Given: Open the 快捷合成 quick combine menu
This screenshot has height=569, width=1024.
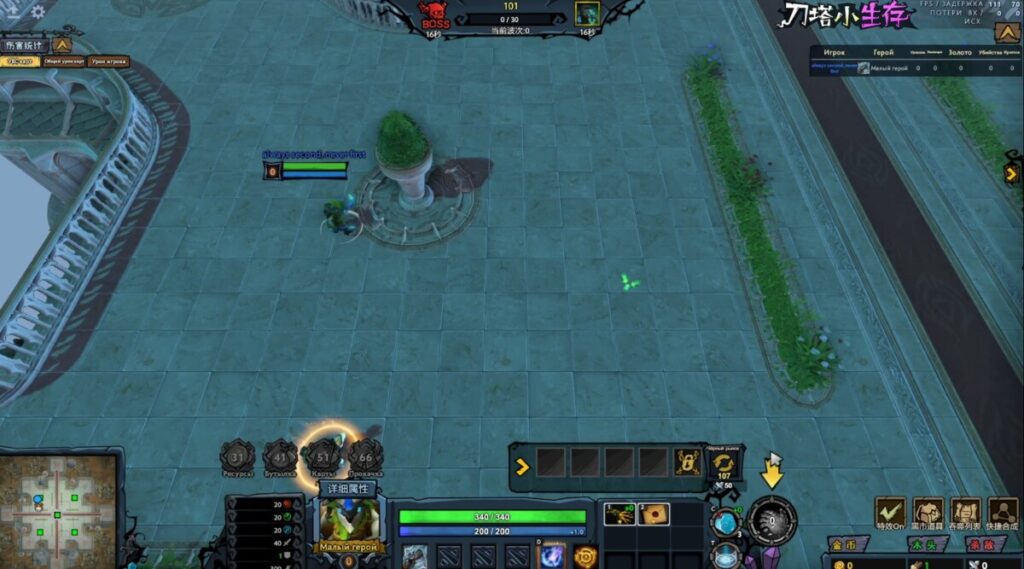Looking at the screenshot, I should (1002, 514).
